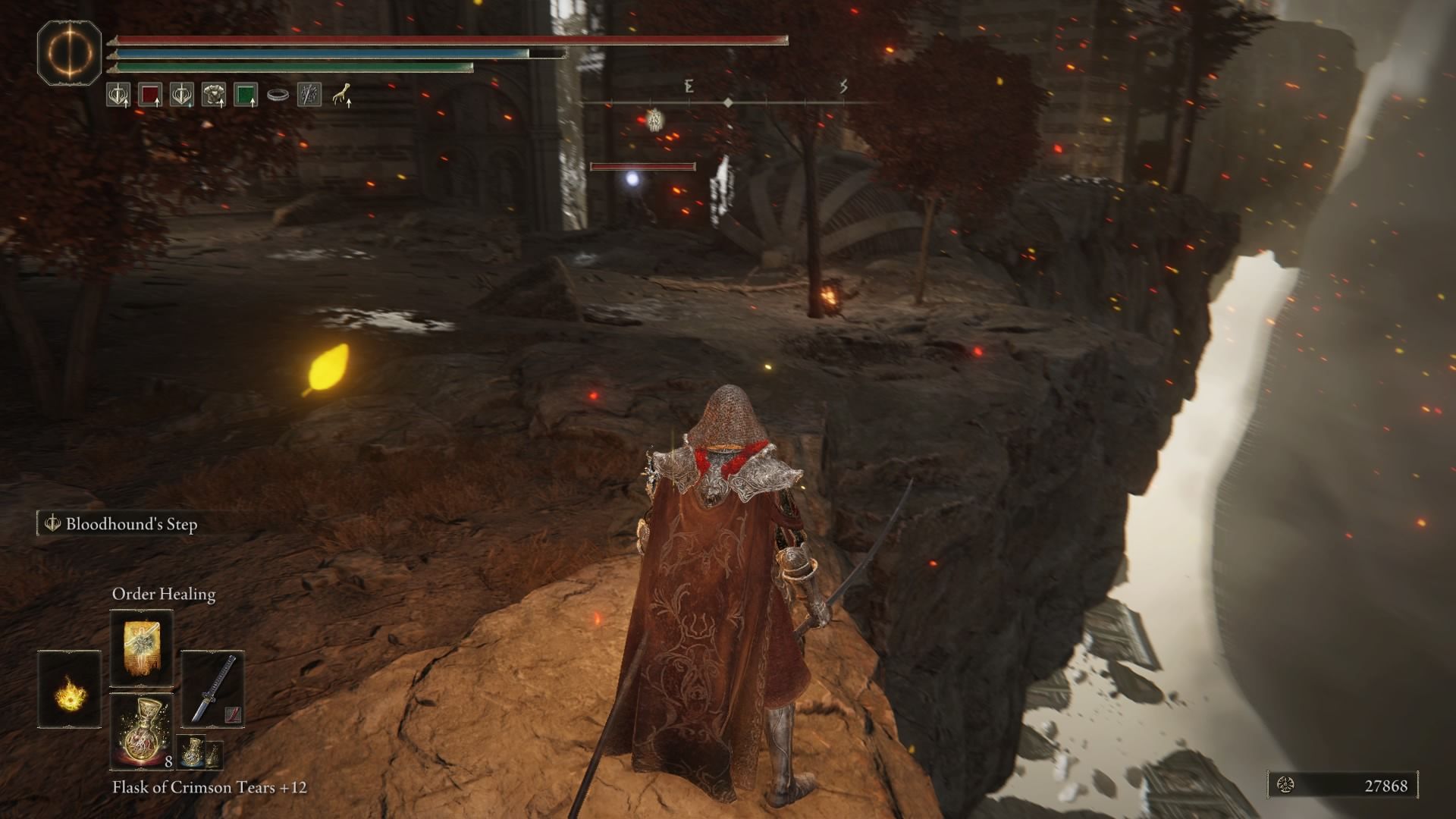The image size is (1456, 819).
Task: Click the silver ring buff icon
Action: [x=278, y=96]
